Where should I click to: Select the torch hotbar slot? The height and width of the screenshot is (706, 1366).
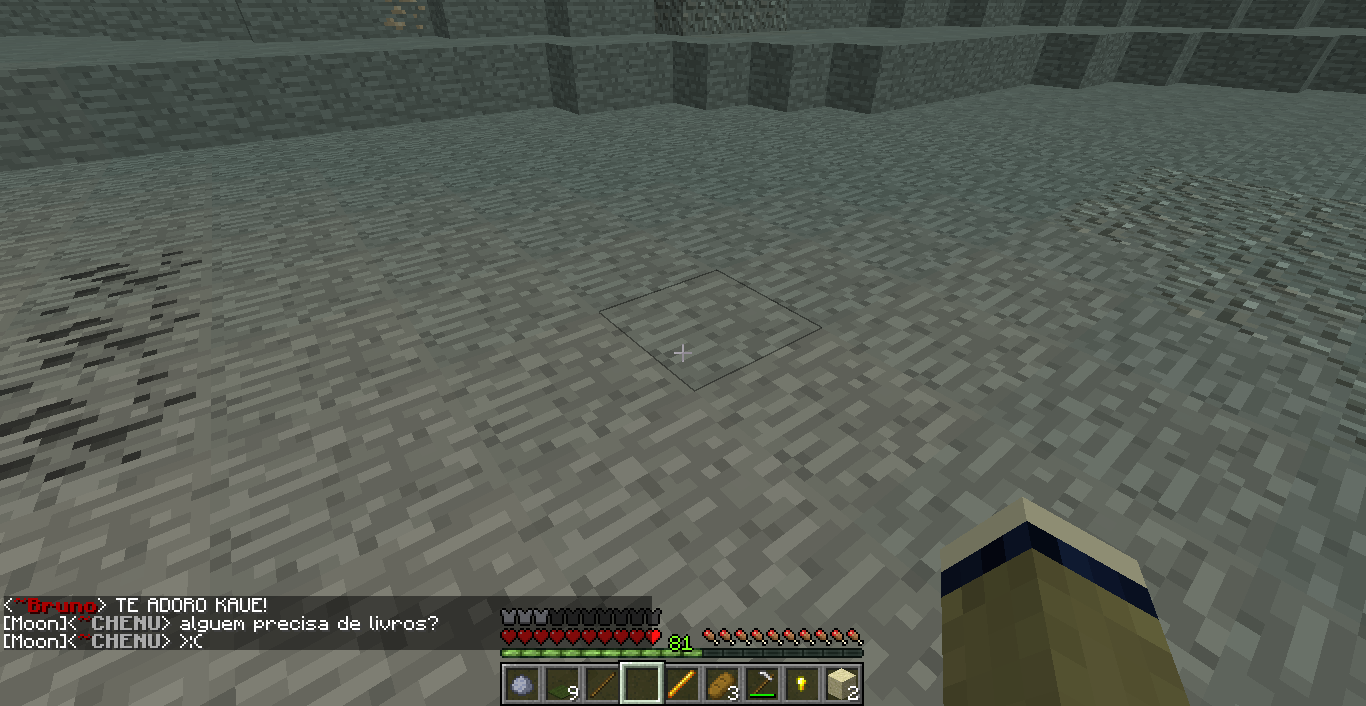click(x=802, y=685)
